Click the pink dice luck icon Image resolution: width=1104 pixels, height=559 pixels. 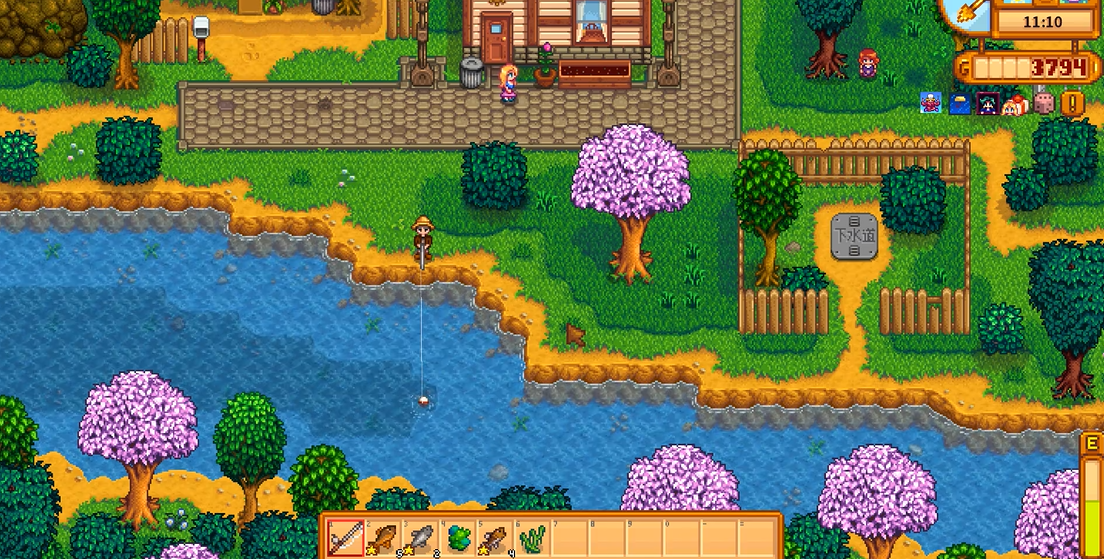pos(1045,103)
